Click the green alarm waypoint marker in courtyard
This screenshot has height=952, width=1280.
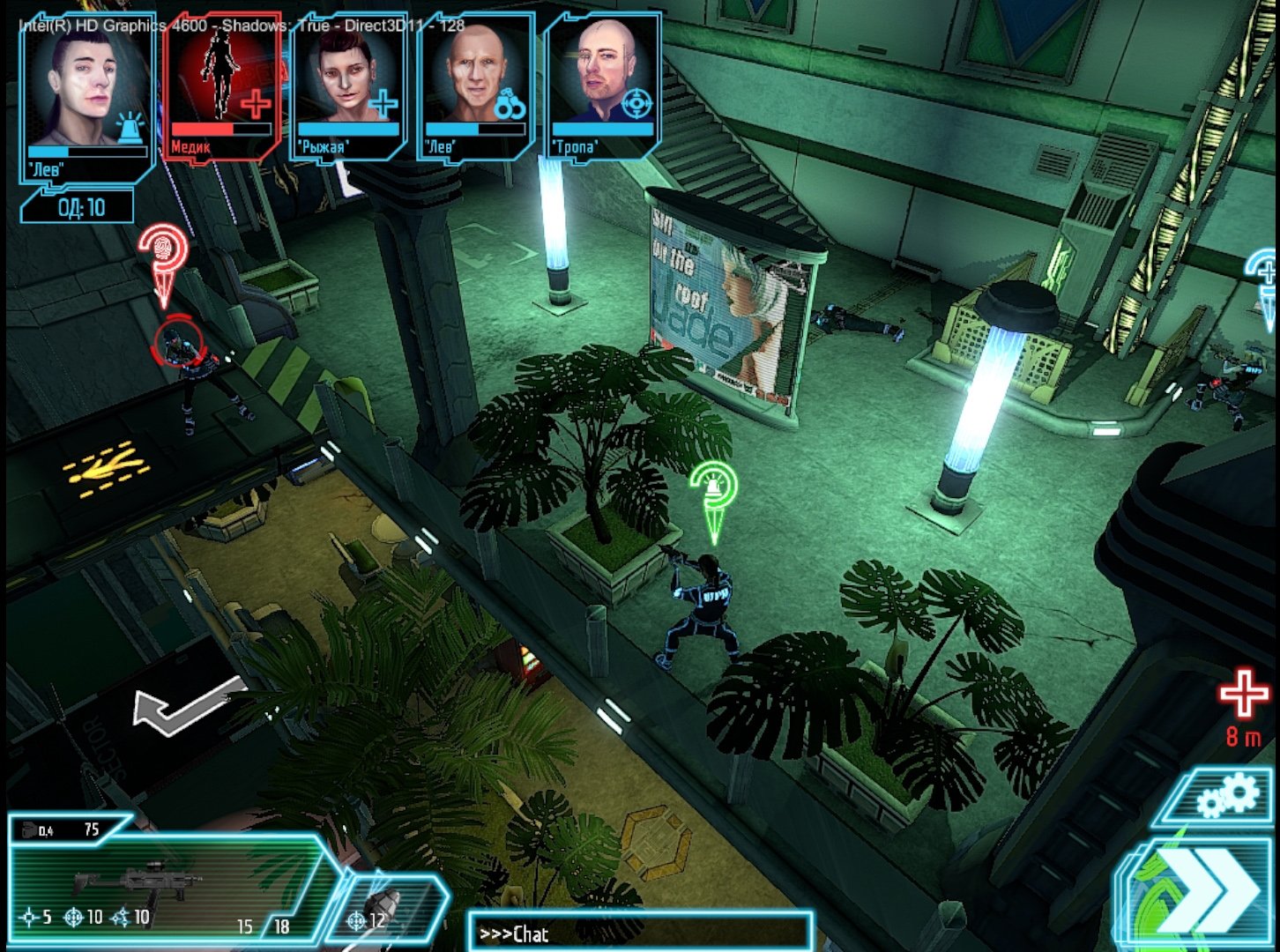716,485
